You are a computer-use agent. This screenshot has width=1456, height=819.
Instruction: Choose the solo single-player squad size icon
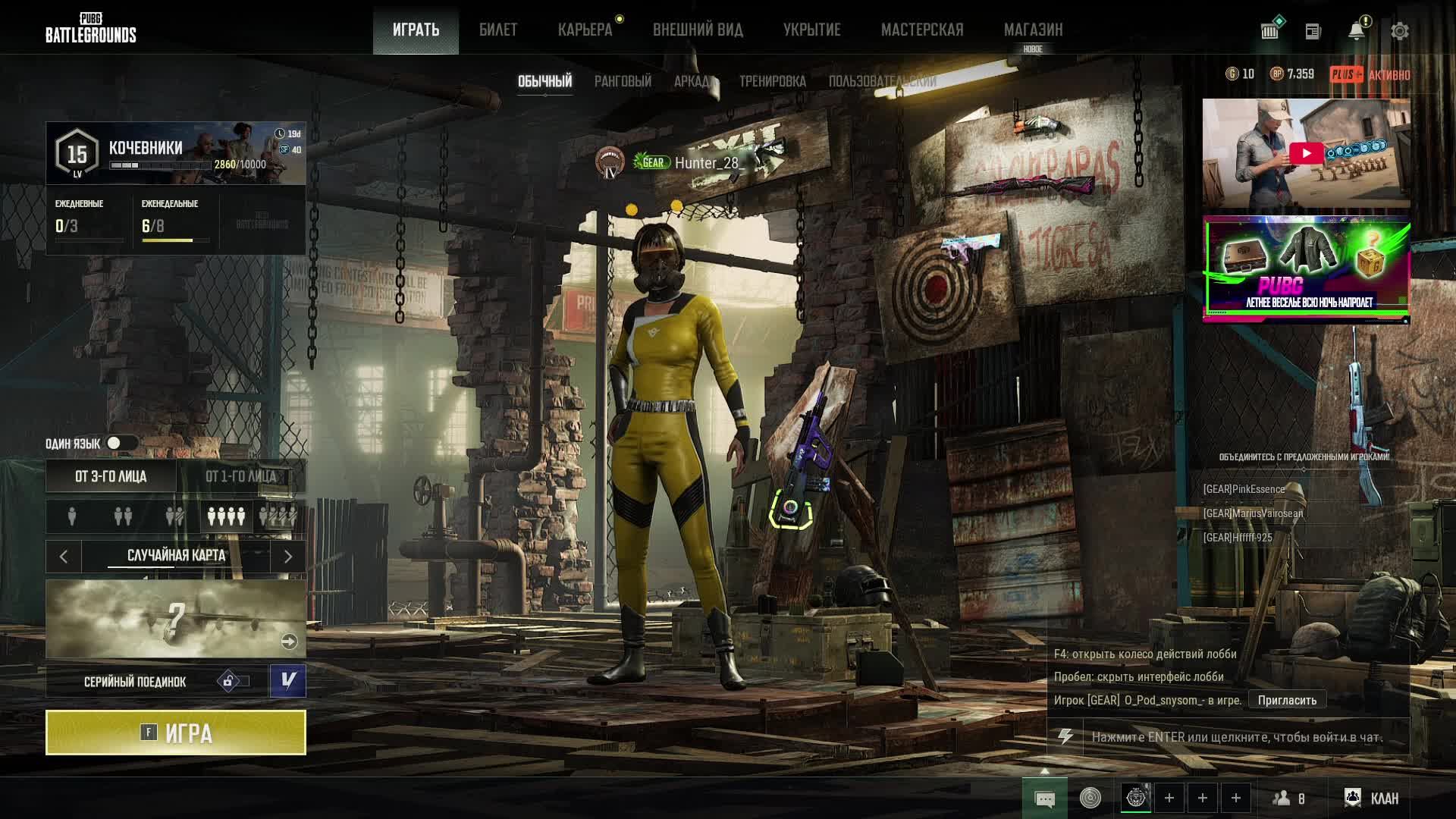click(72, 516)
